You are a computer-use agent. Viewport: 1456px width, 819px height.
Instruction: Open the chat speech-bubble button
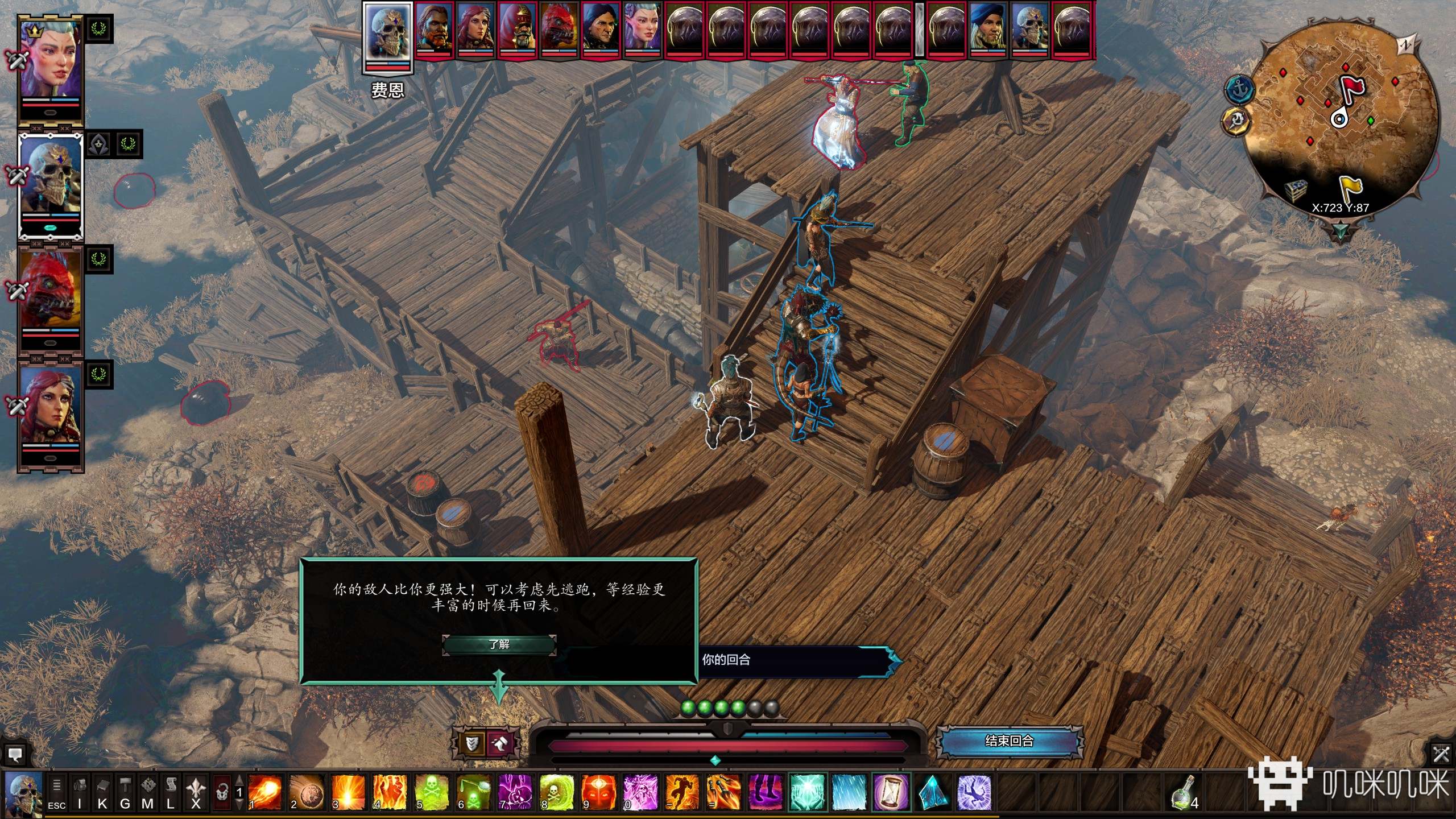(15, 755)
